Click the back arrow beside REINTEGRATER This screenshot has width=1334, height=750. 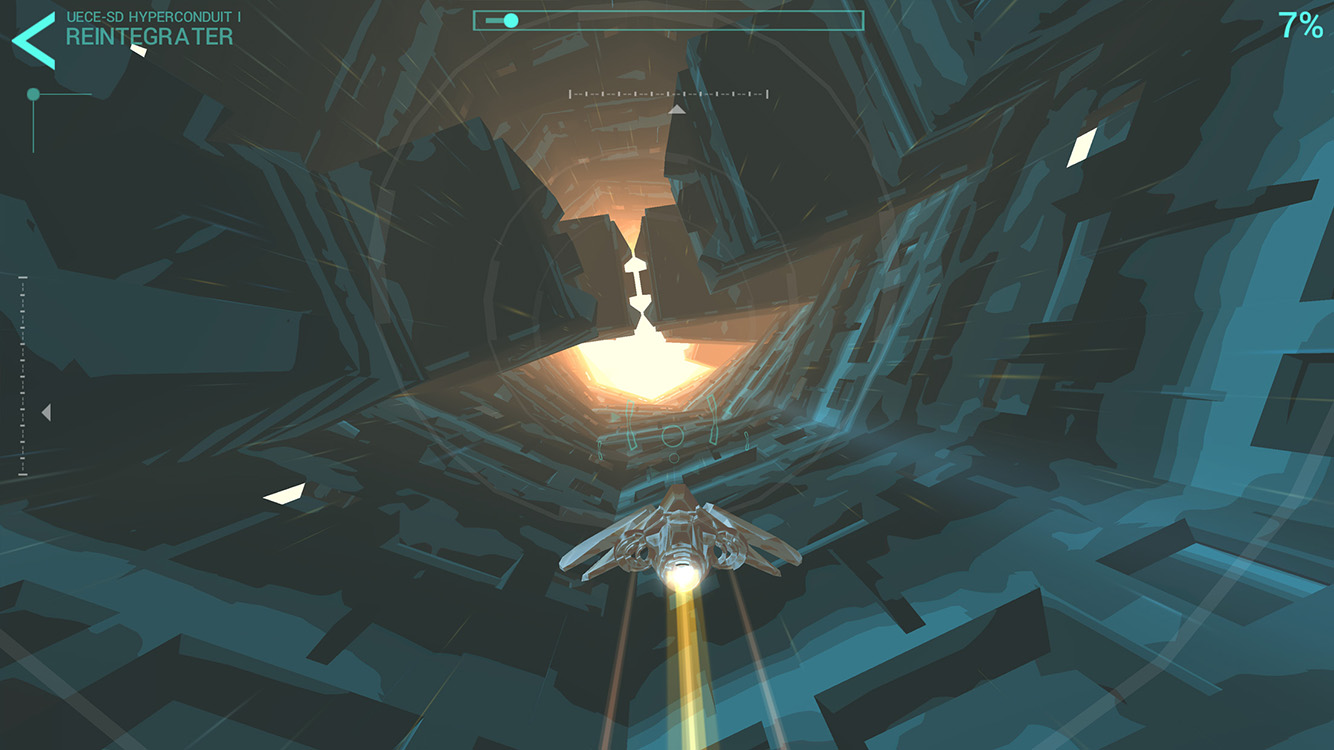(33, 39)
